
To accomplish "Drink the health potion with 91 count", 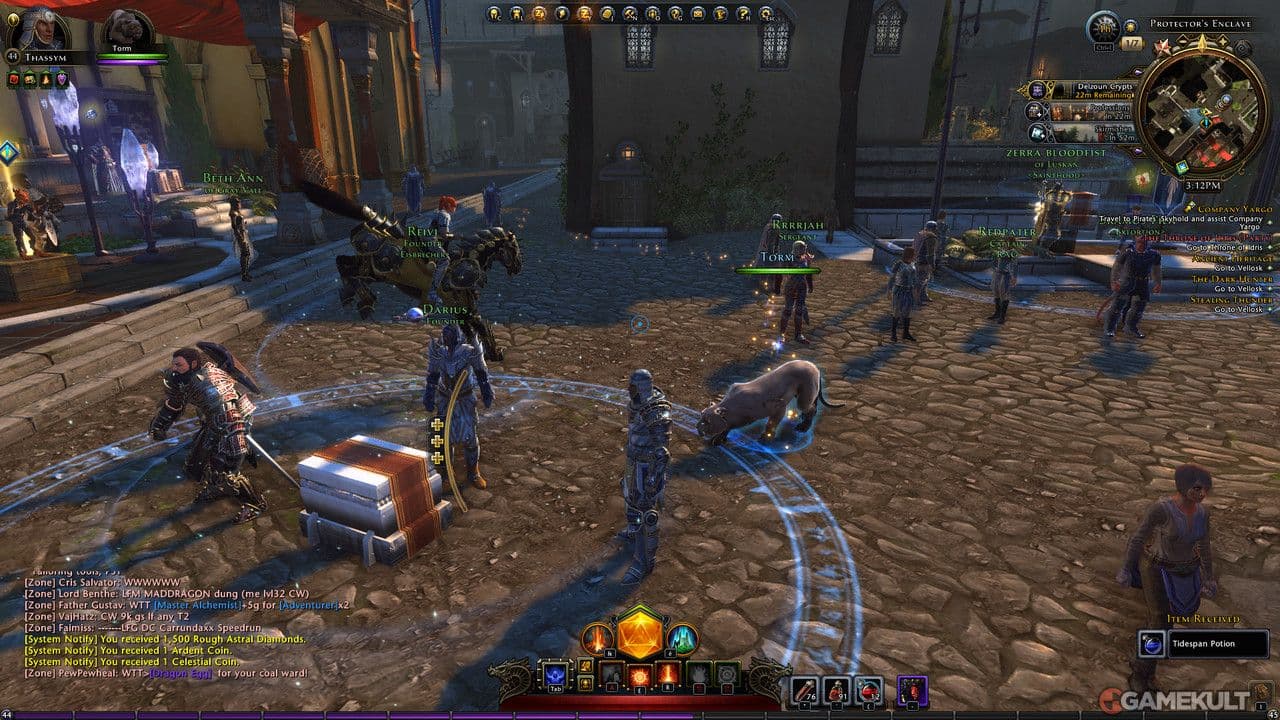I will click(x=837, y=688).
